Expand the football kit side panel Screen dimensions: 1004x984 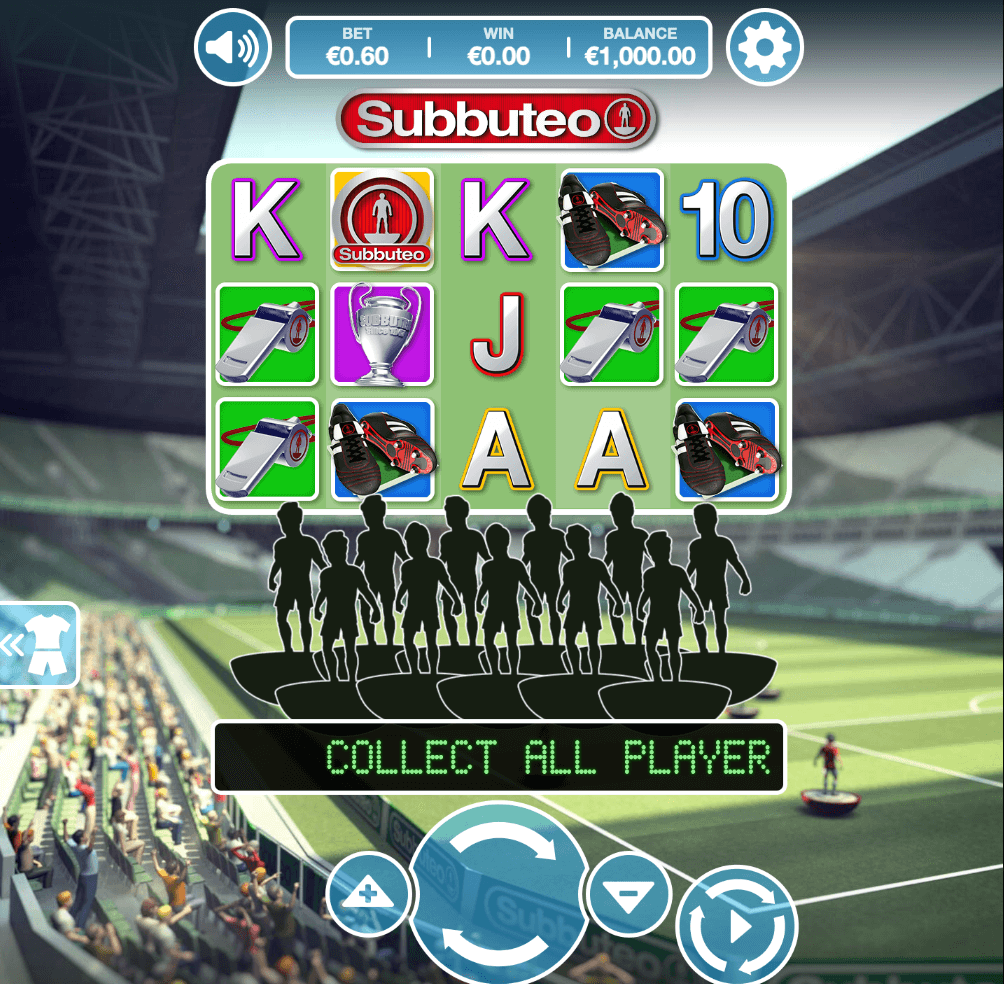36,645
